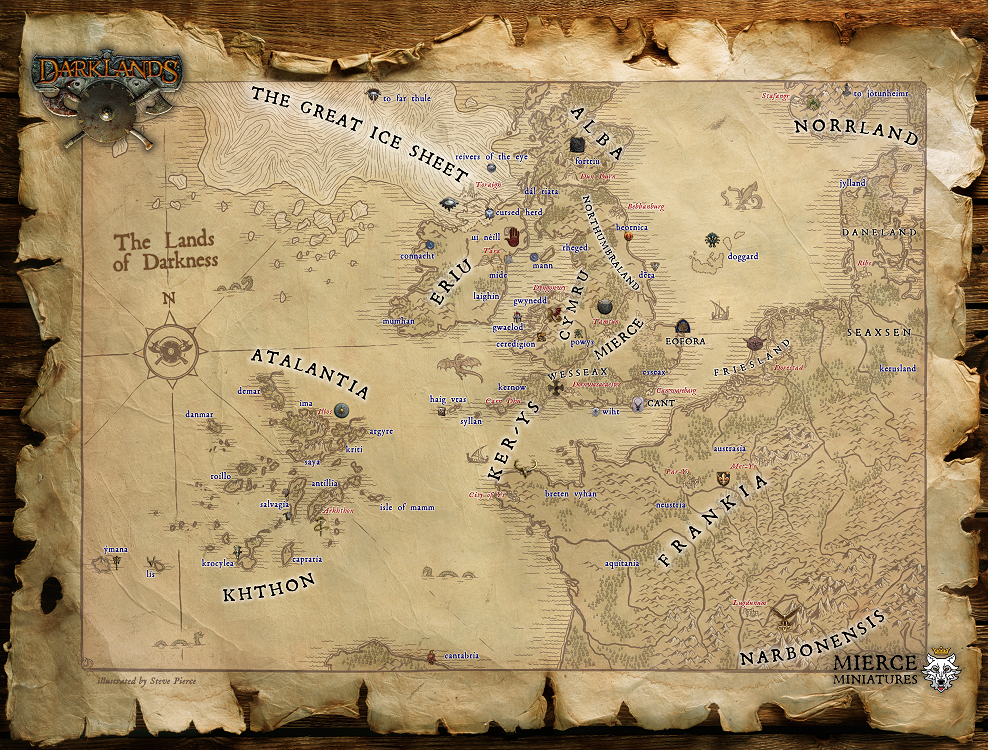Select the Frankia shield marker near Mer-Ys
Screen dimensions: 988x750
pos(723,477)
